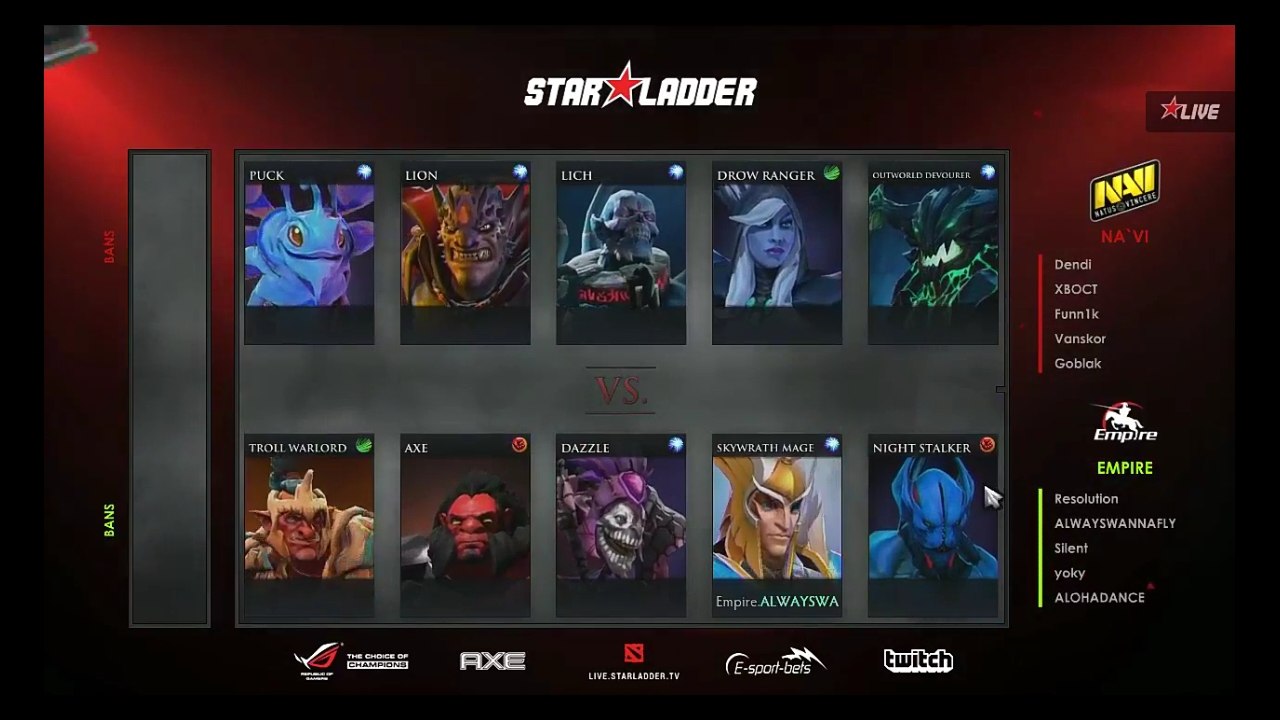Choose Funn1k from the Na`Vi roster

(1077, 314)
